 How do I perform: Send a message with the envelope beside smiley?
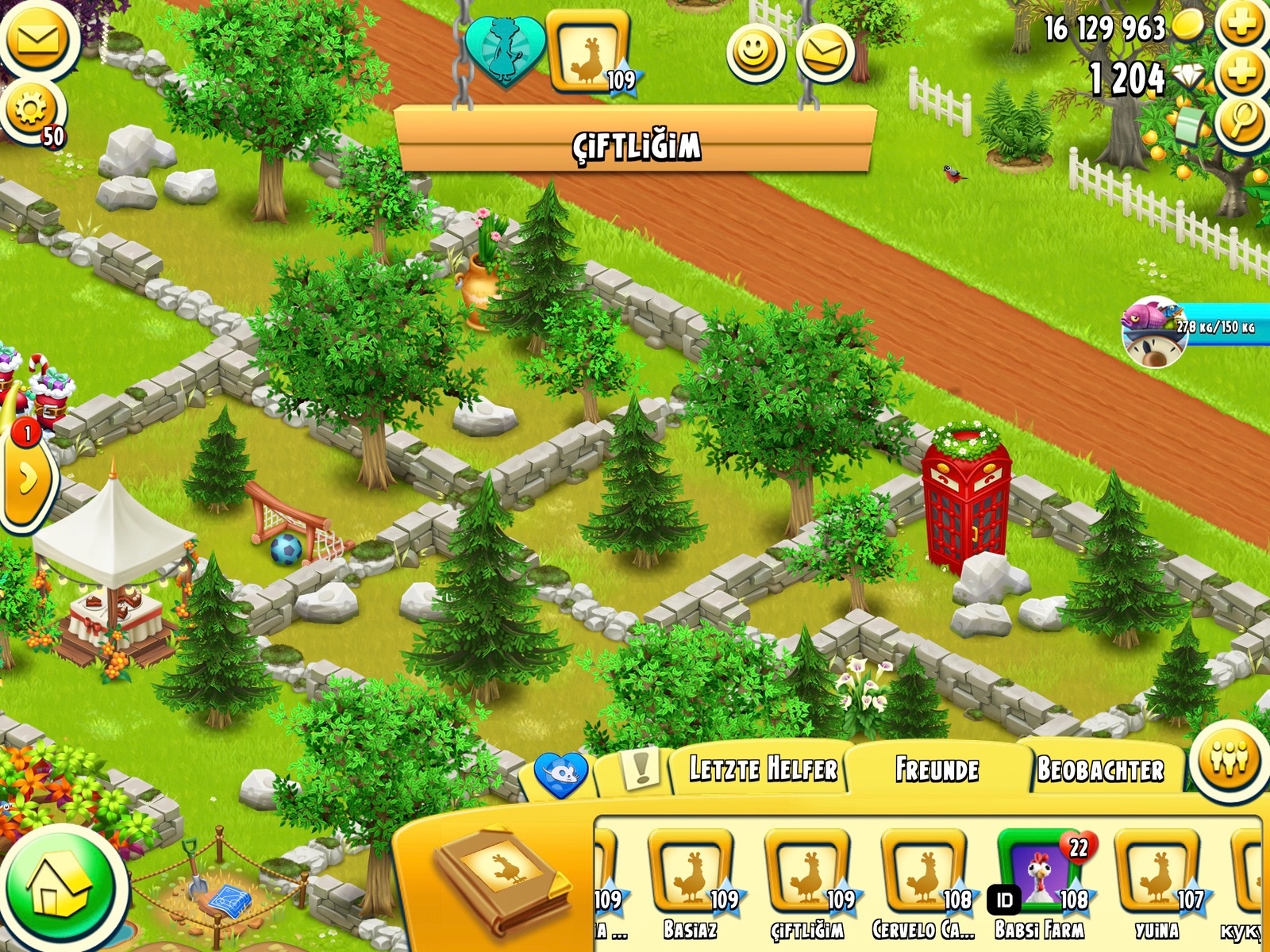[x=824, y=53]
